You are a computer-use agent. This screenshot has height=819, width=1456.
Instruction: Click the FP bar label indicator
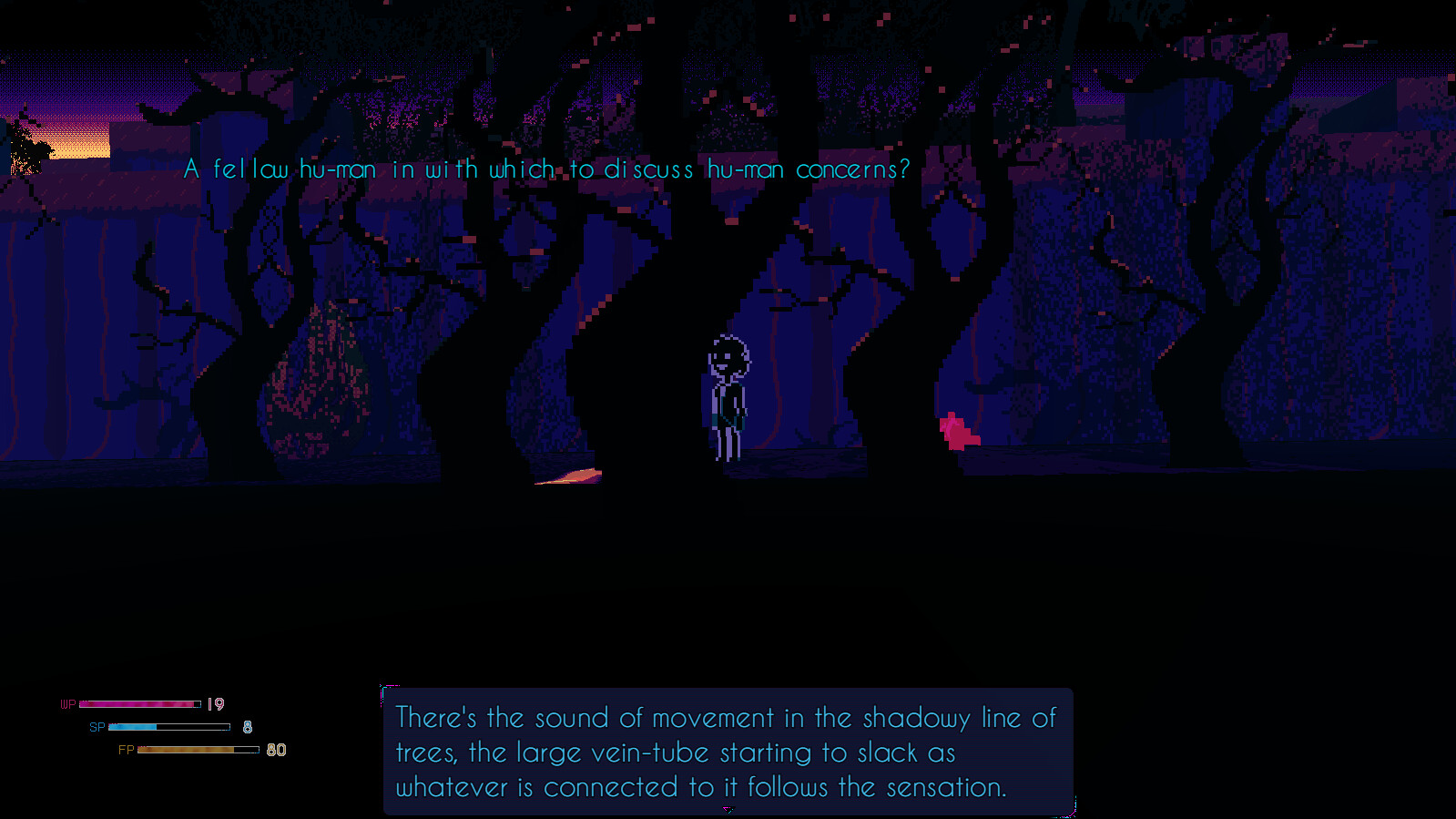[126, 751]
